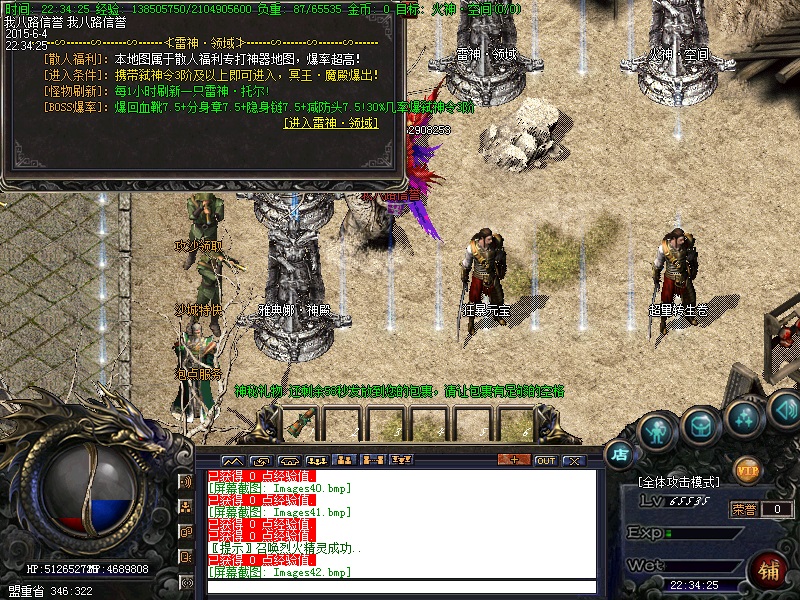The image size is (800, 600).
Task: Focus the chat text input box
Action: pyautogui.click(x=400, y=587)
